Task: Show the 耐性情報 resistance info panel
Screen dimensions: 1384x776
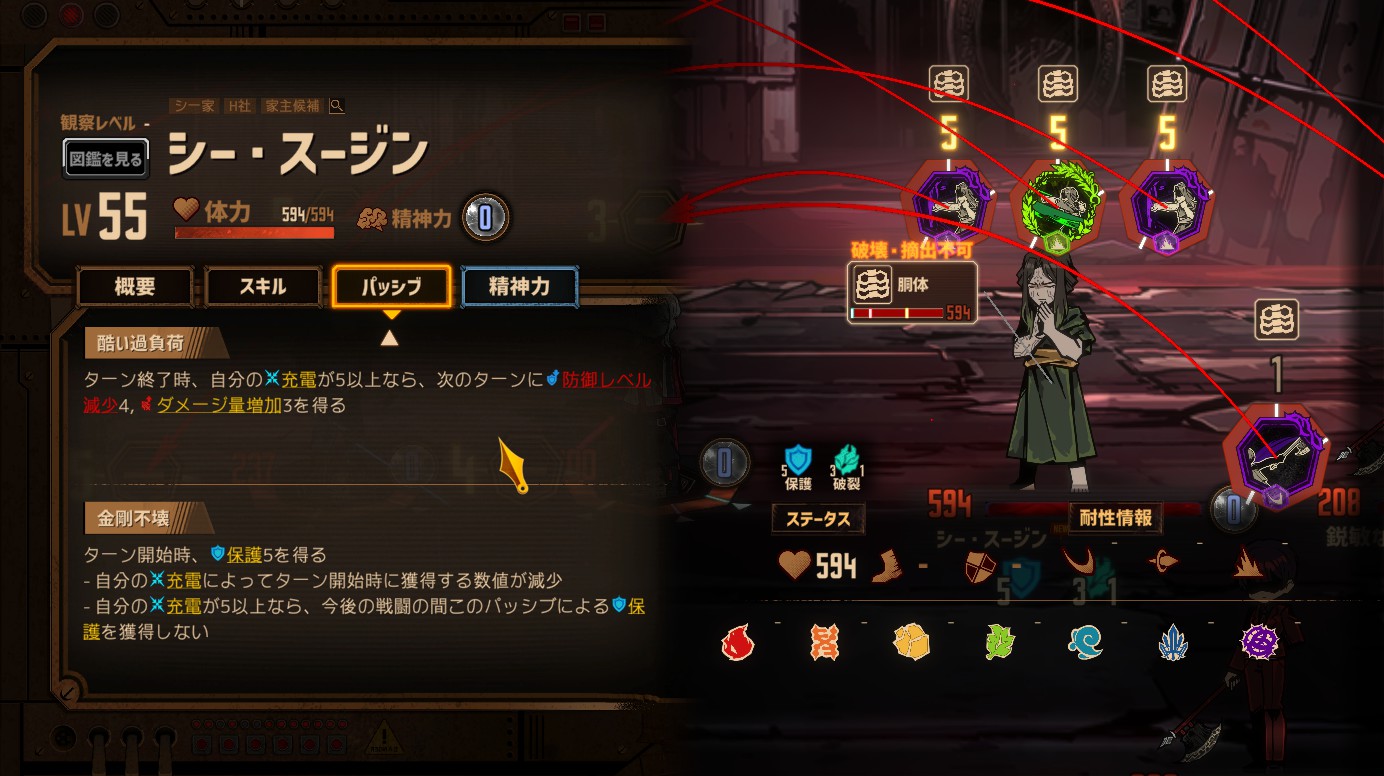Action: click(x=1115, y=518)
